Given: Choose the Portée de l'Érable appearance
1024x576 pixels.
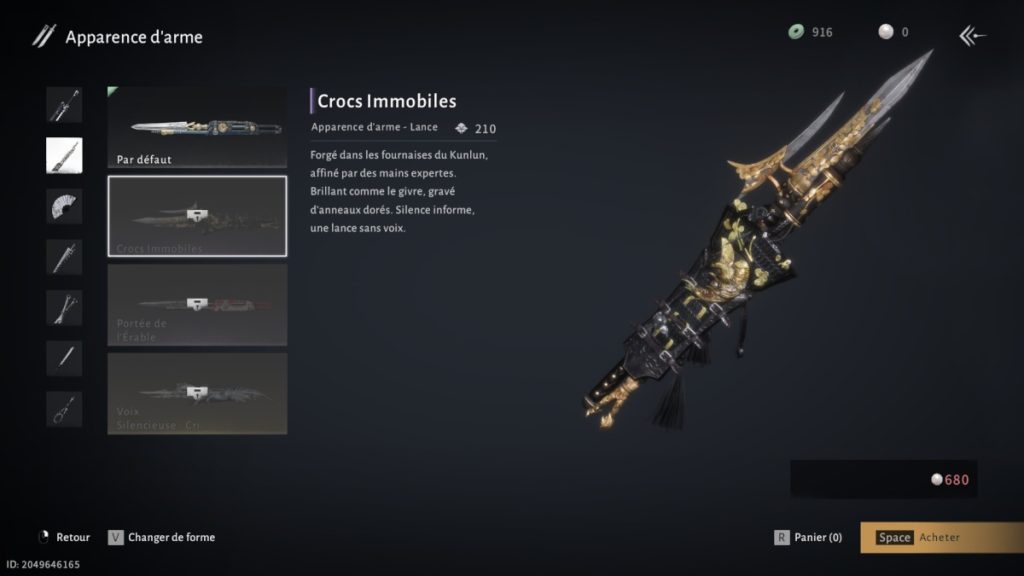Looking at the screenshot, I should pyautogui.click(x=197, y=304).
